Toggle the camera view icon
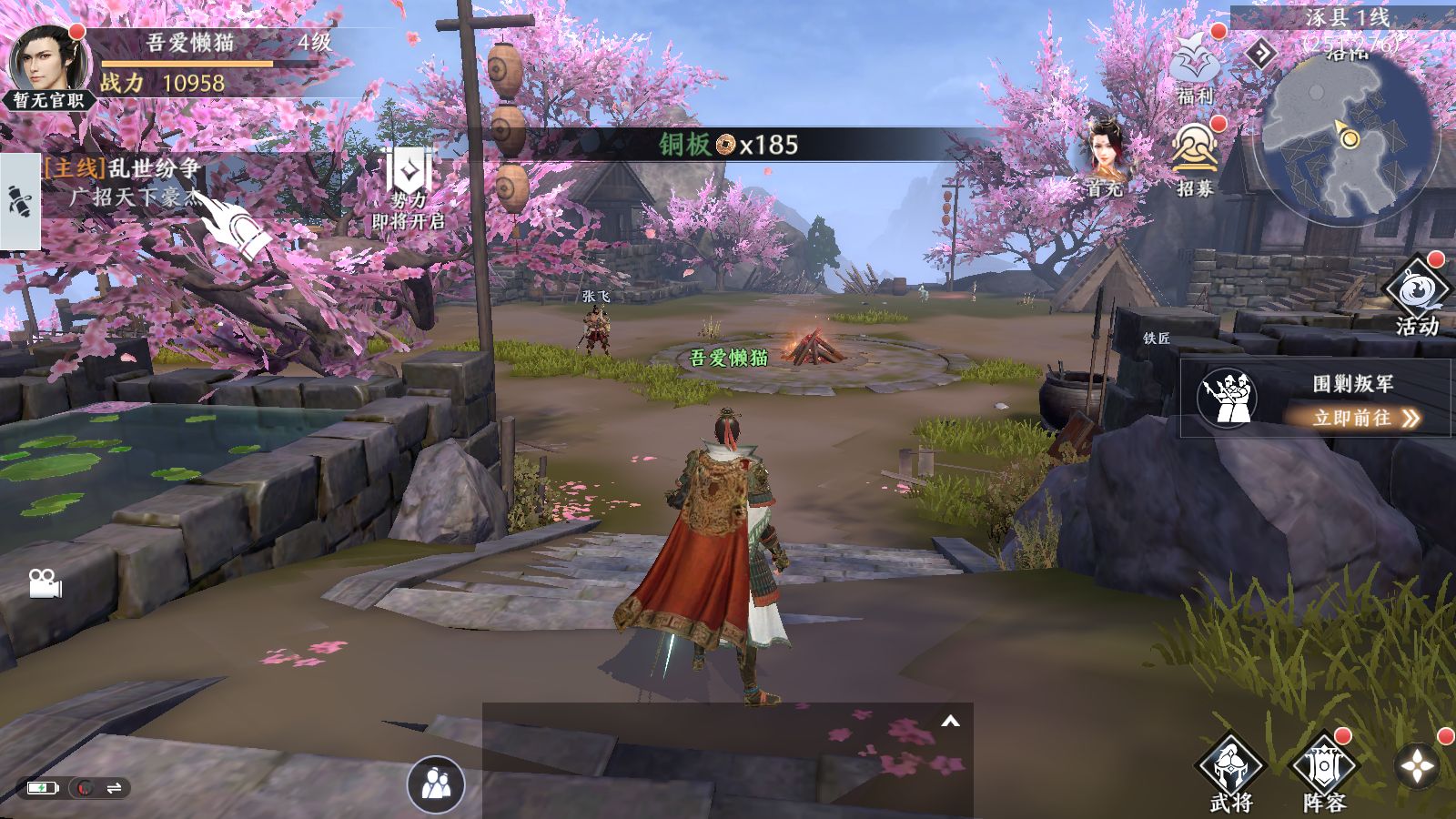 [45, 583]
